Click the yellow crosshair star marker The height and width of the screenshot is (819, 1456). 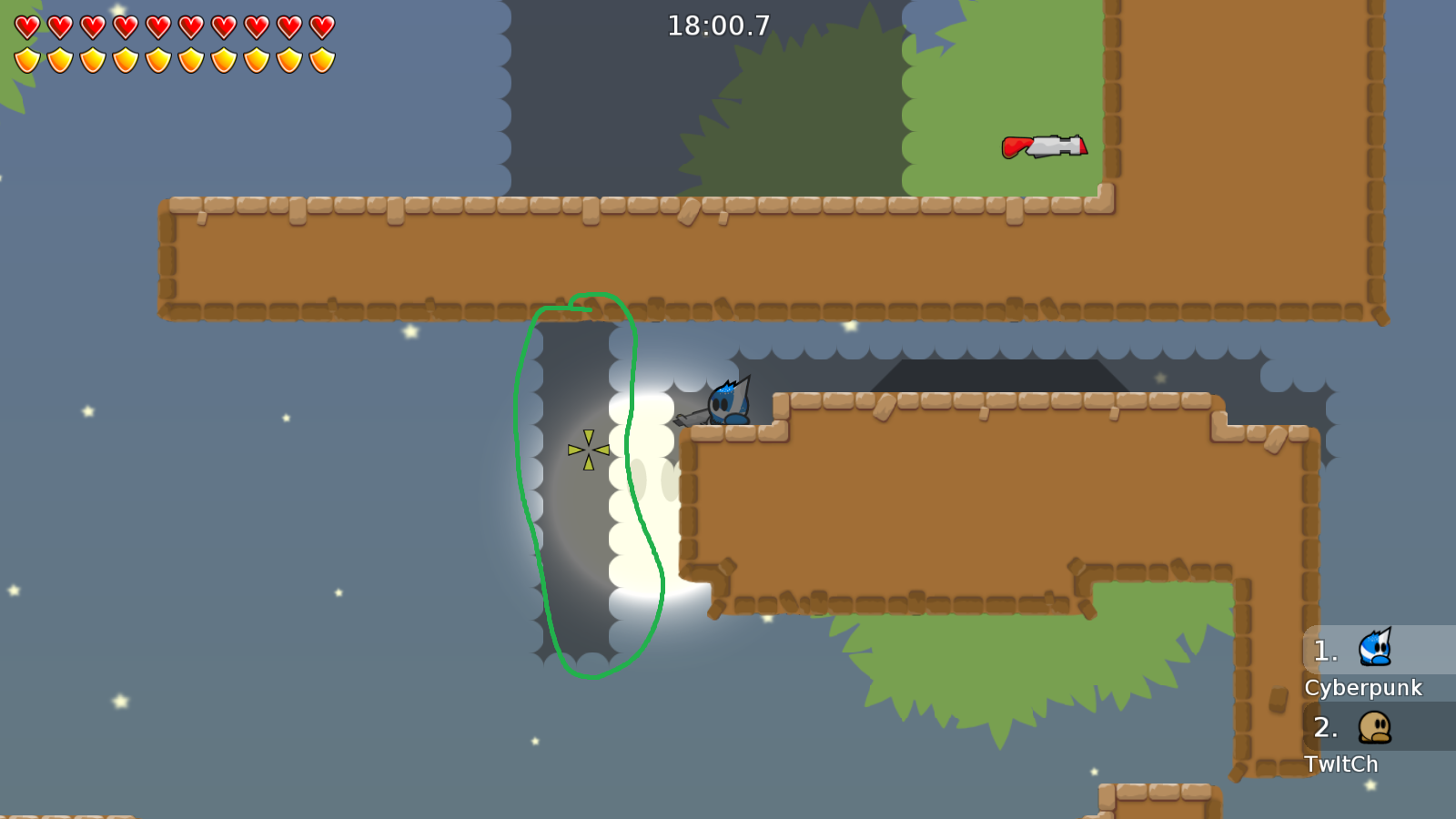[x=587, y=450]
